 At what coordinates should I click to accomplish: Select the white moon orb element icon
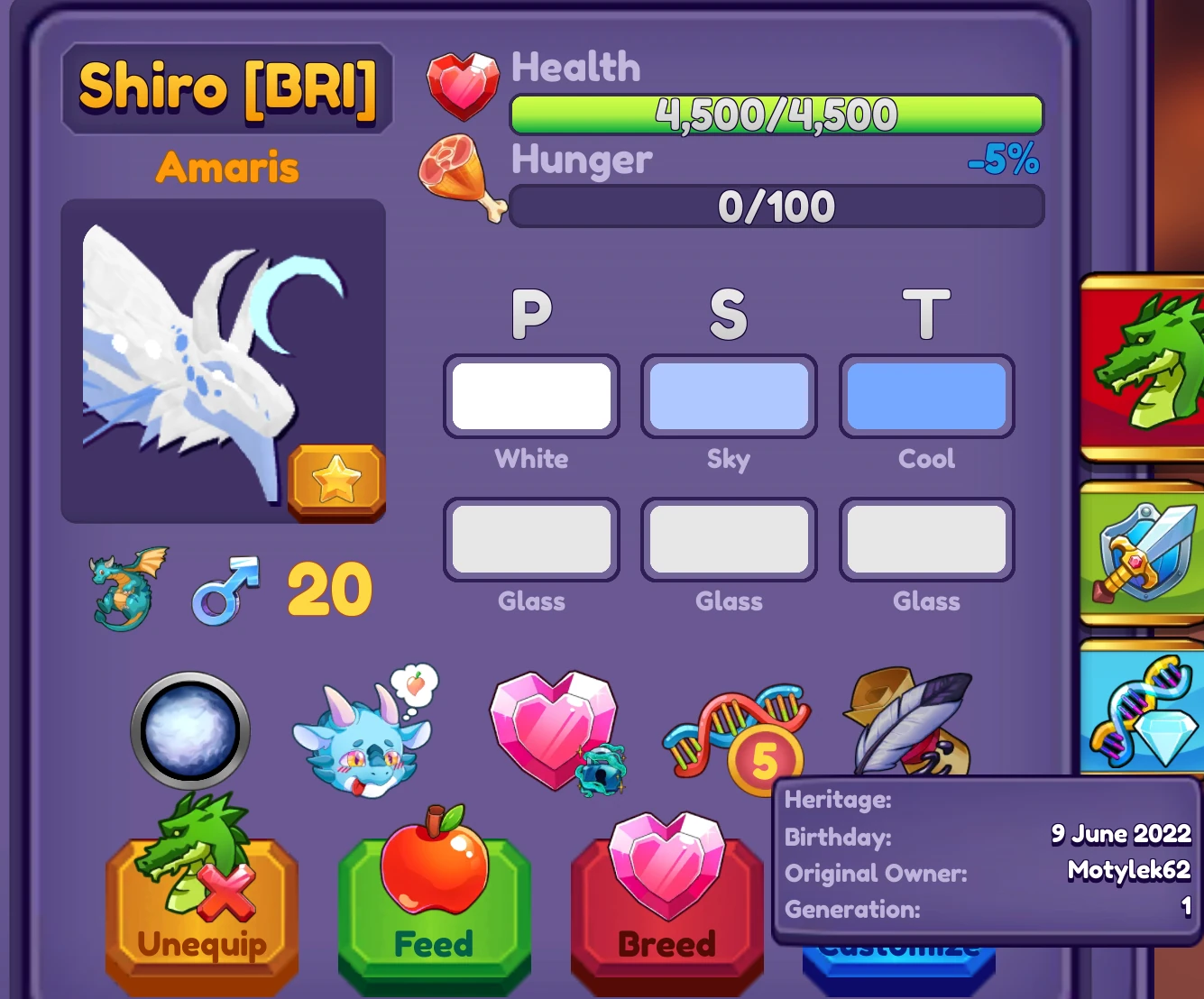(187, 732)
